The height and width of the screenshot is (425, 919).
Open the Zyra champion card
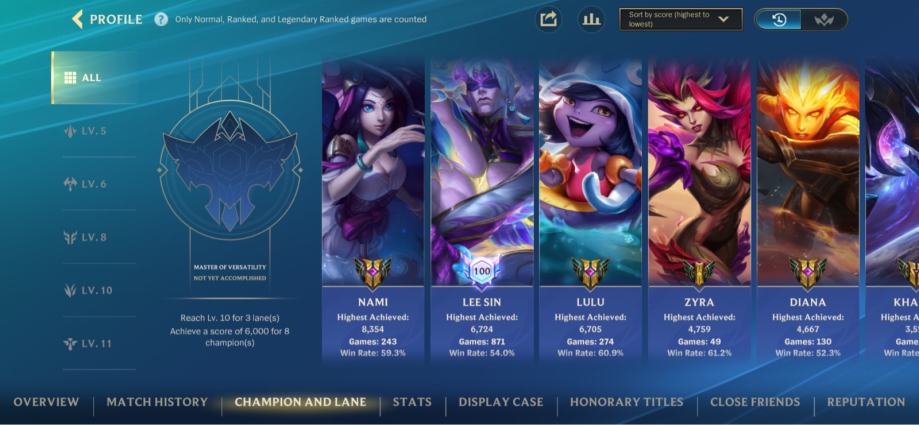699,210
